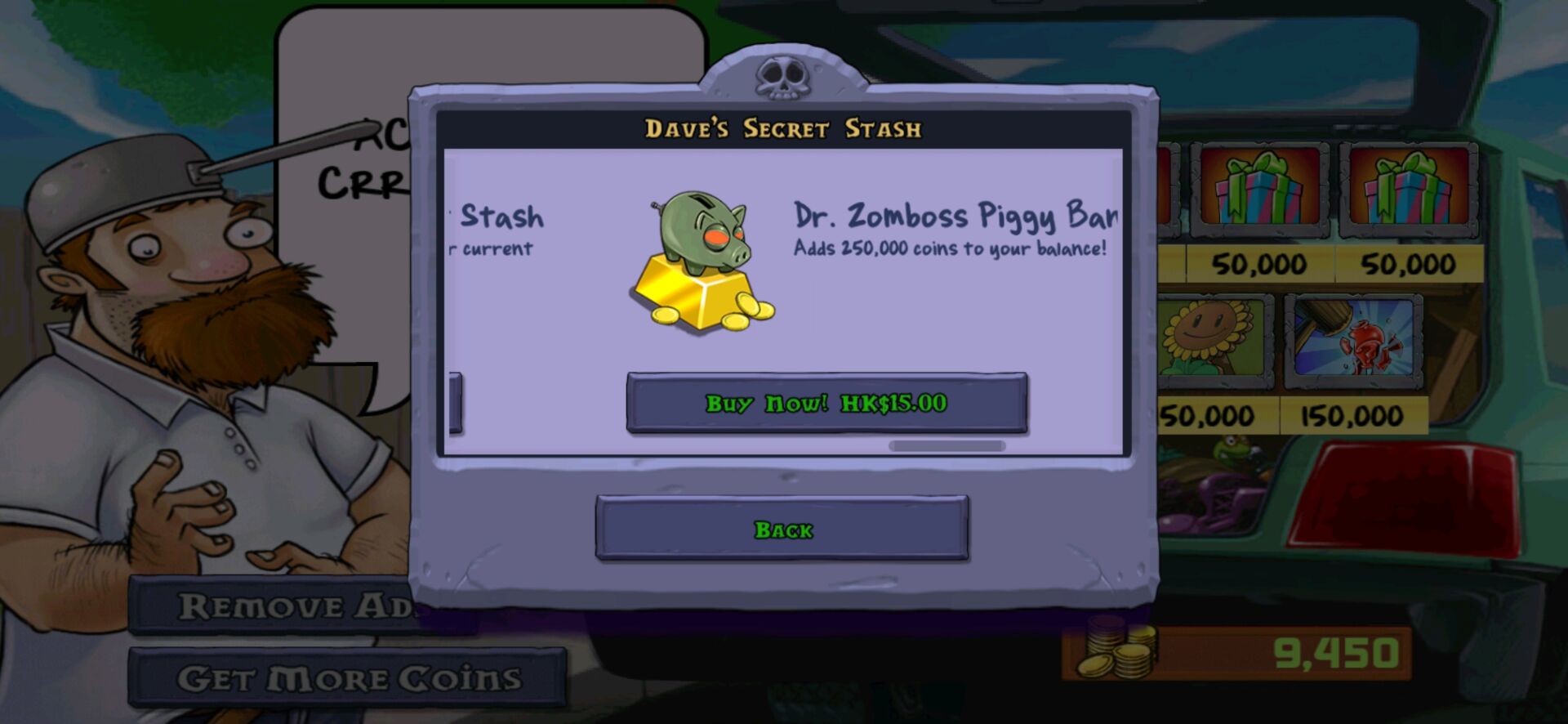Image resolution: width=1568 pixels, height=724 pixels.
Task: Go back from Dave's Secret Stash
Action: click(782, 529)
